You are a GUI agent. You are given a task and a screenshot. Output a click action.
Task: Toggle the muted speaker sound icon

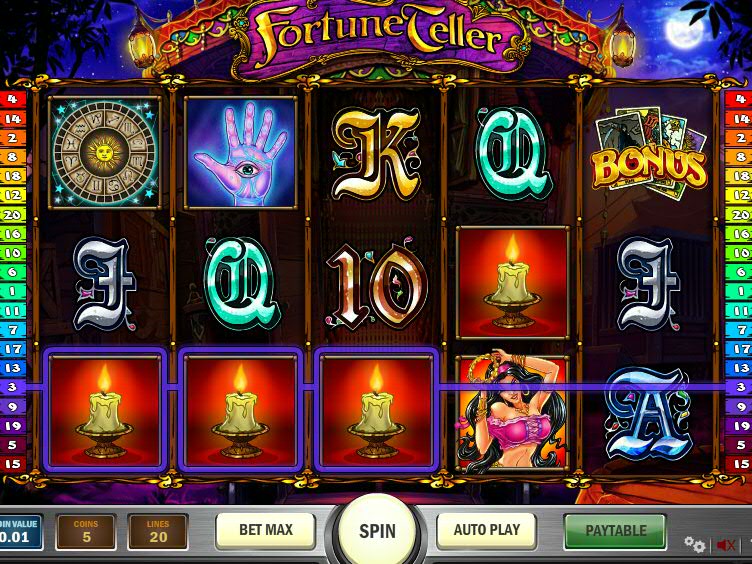(x=726, y=545)
